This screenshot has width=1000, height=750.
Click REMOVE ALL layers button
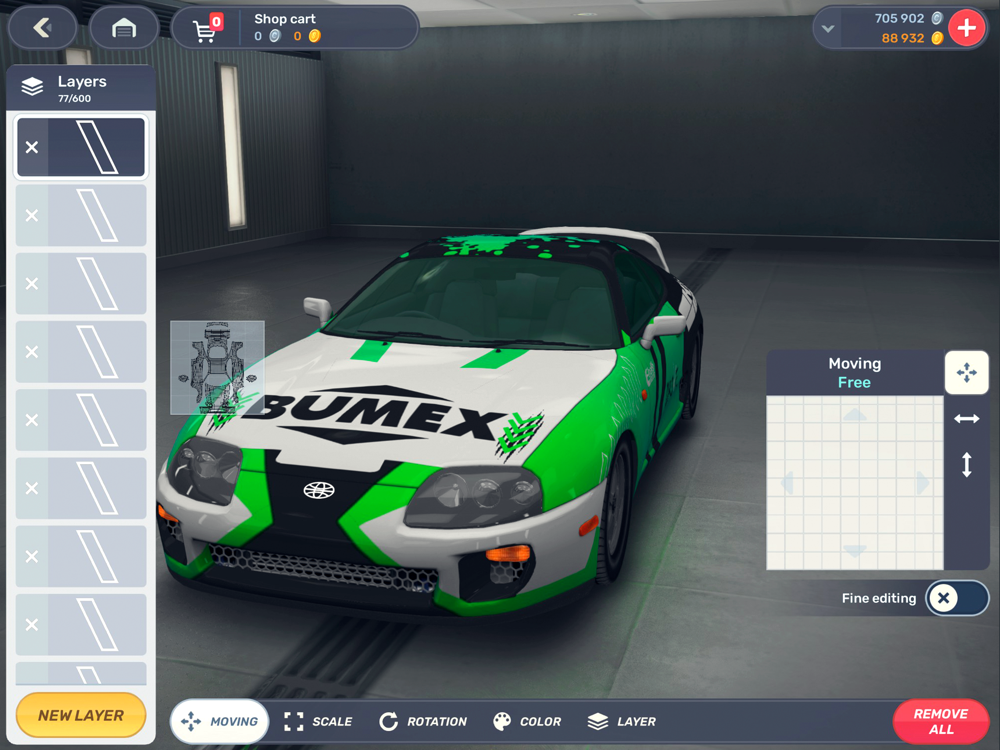(940, 721)
